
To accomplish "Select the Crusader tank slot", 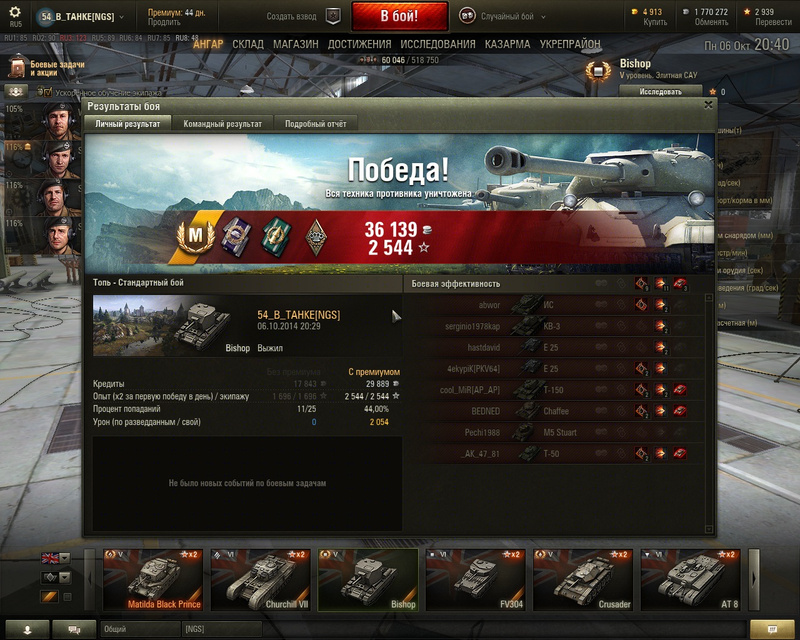I will click(x=583, y=580).
